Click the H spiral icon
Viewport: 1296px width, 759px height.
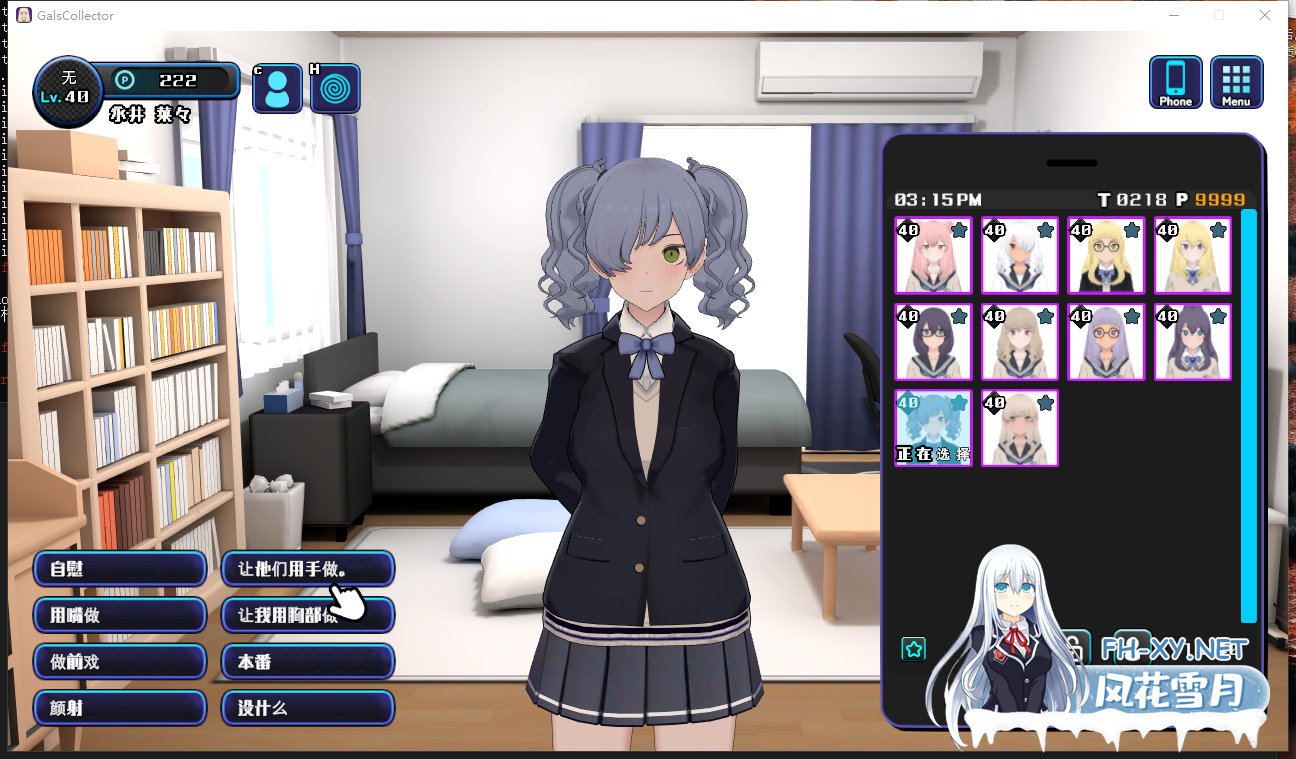[x=335, y=88]
